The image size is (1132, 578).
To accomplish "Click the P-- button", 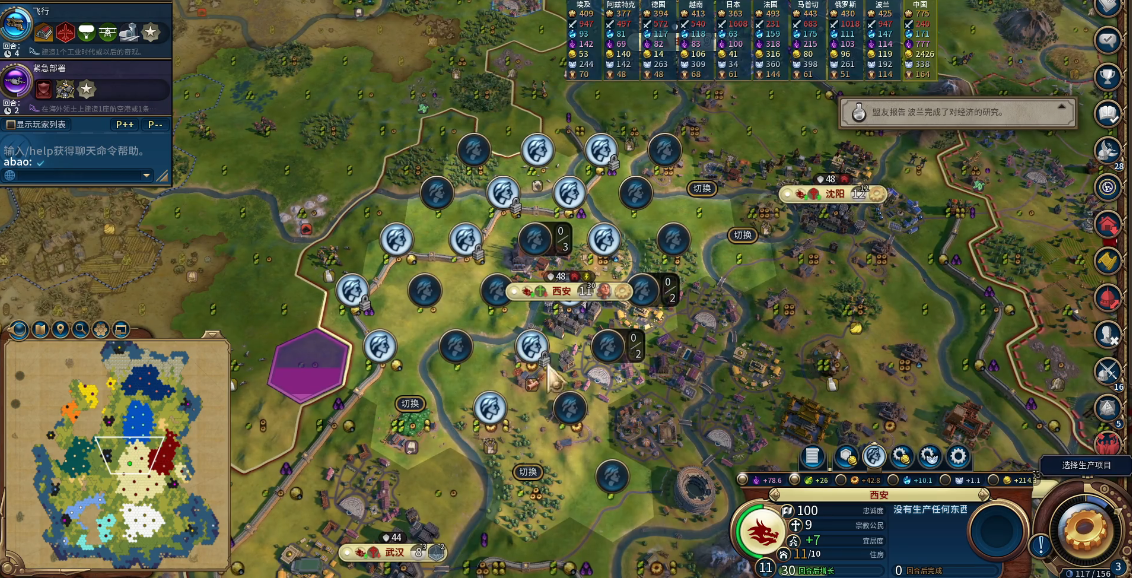I will click(155, 125).
